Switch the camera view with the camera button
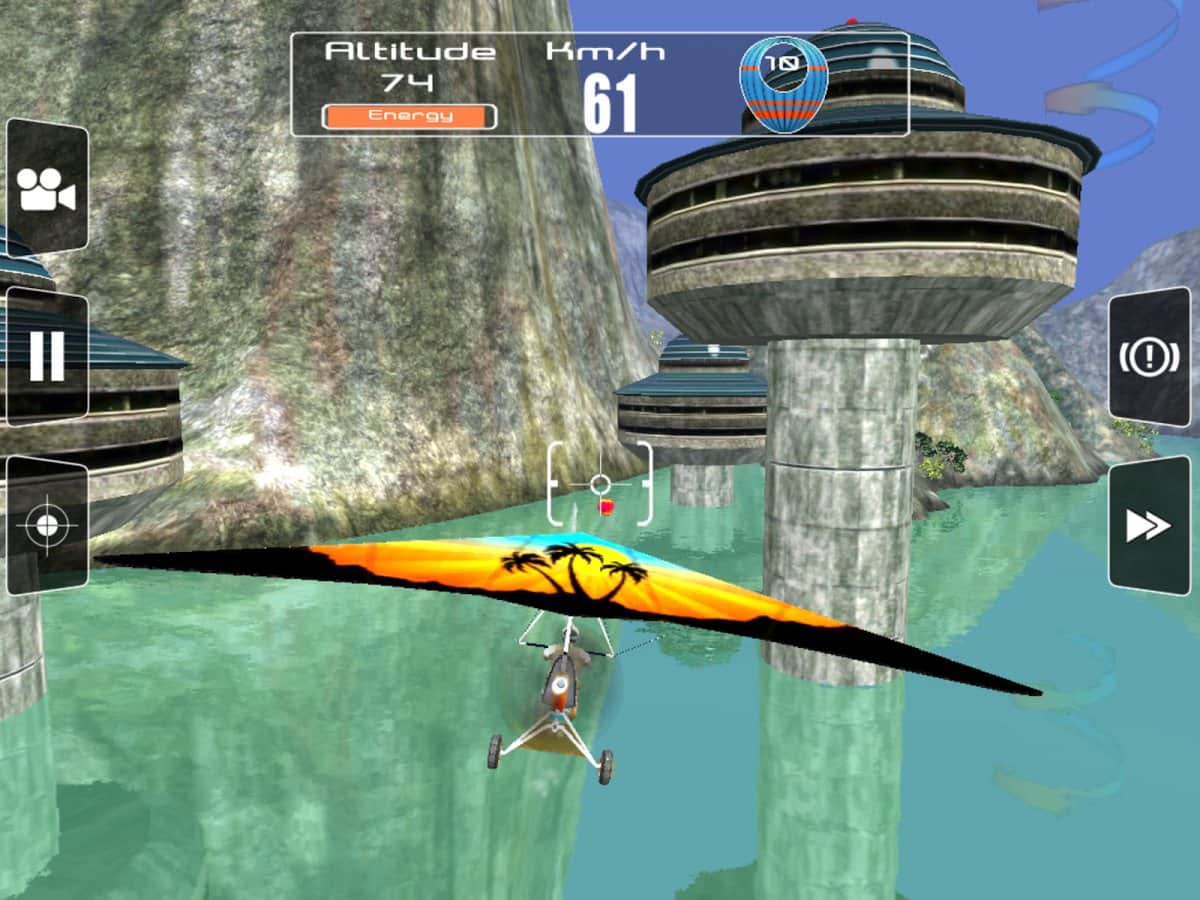The width and height of the screenshot is (1200, 900). coord(46,188)
